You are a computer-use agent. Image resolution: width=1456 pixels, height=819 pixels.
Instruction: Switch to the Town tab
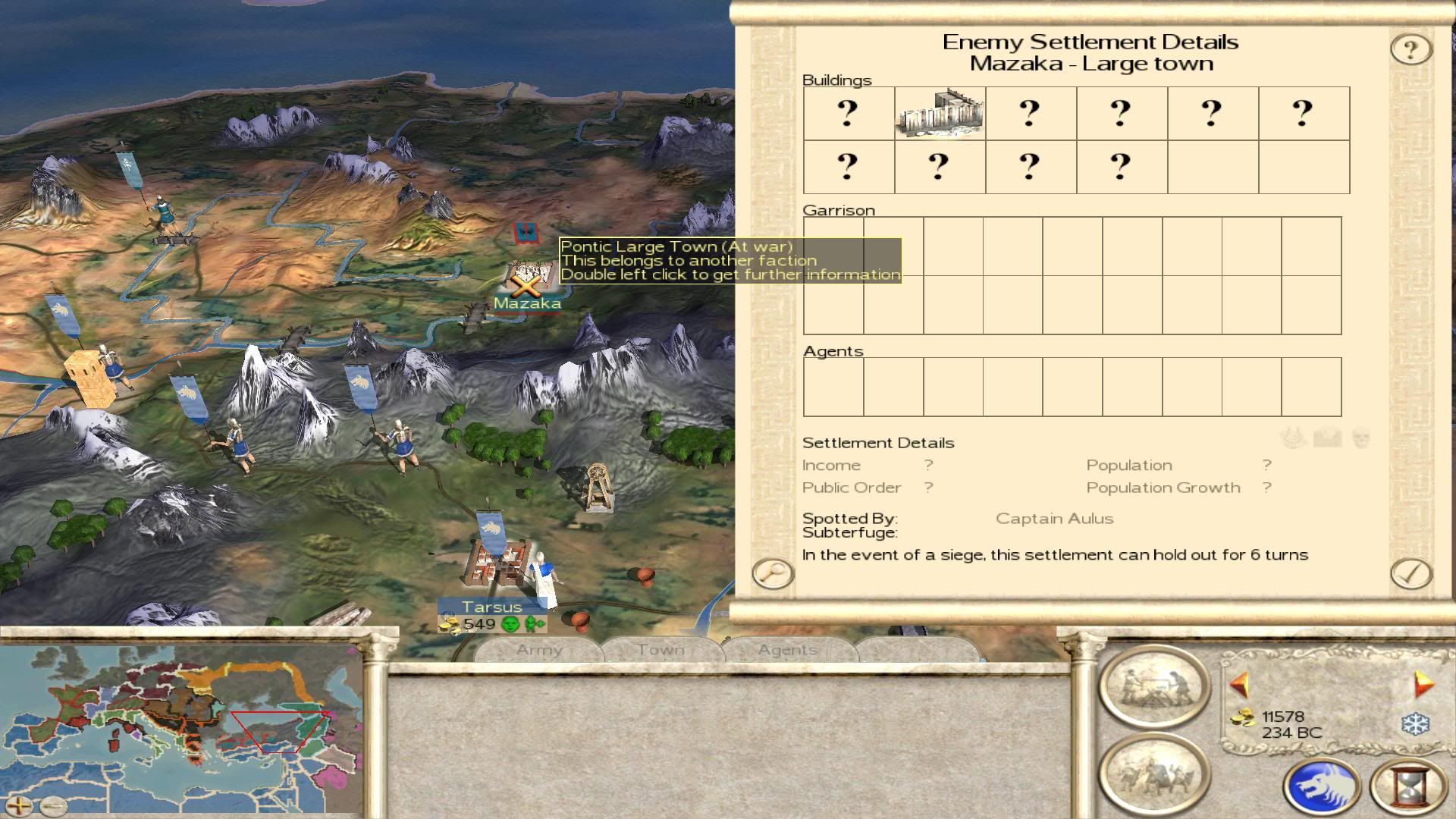[661, 650]
